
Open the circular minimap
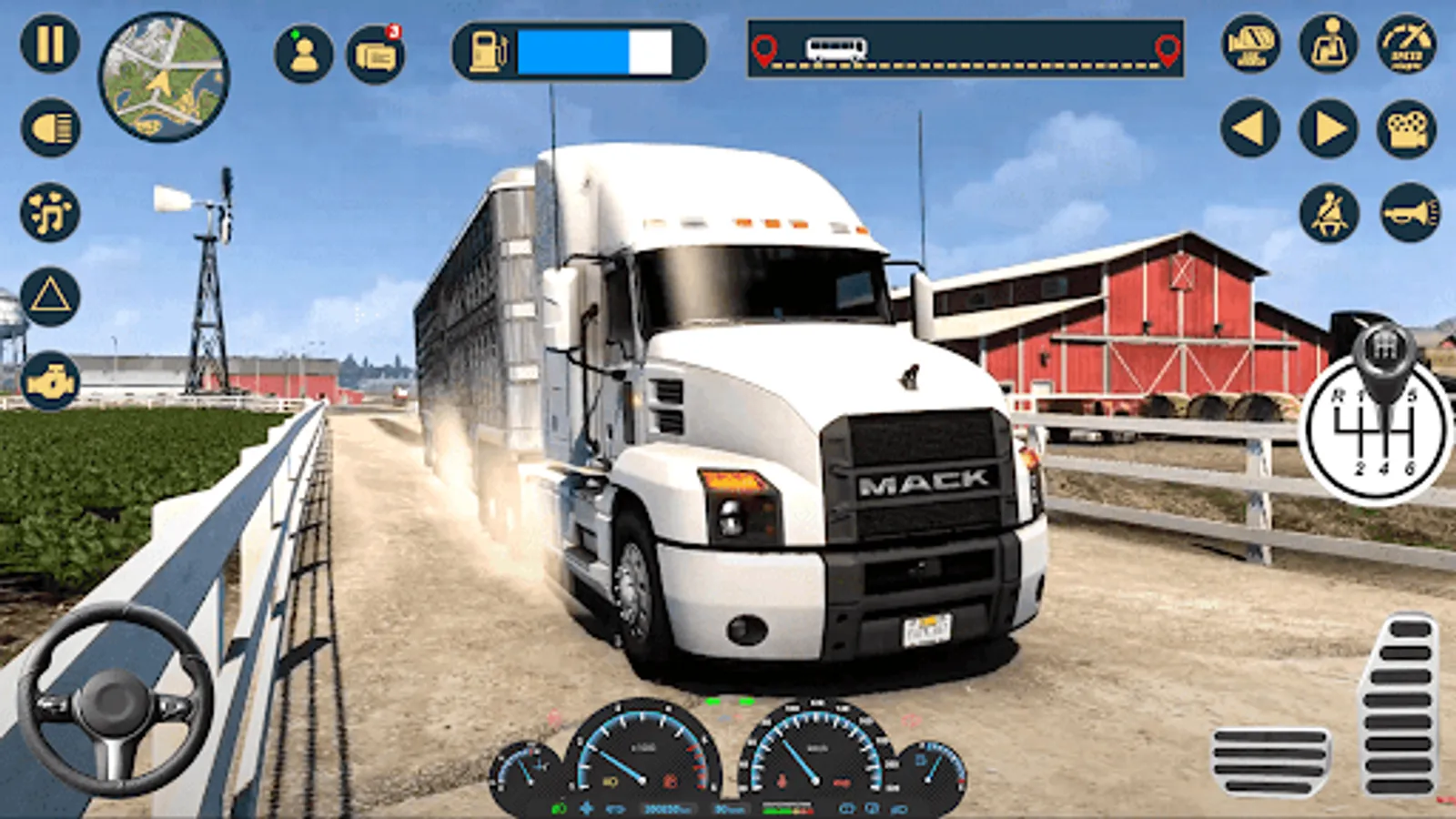164,77
